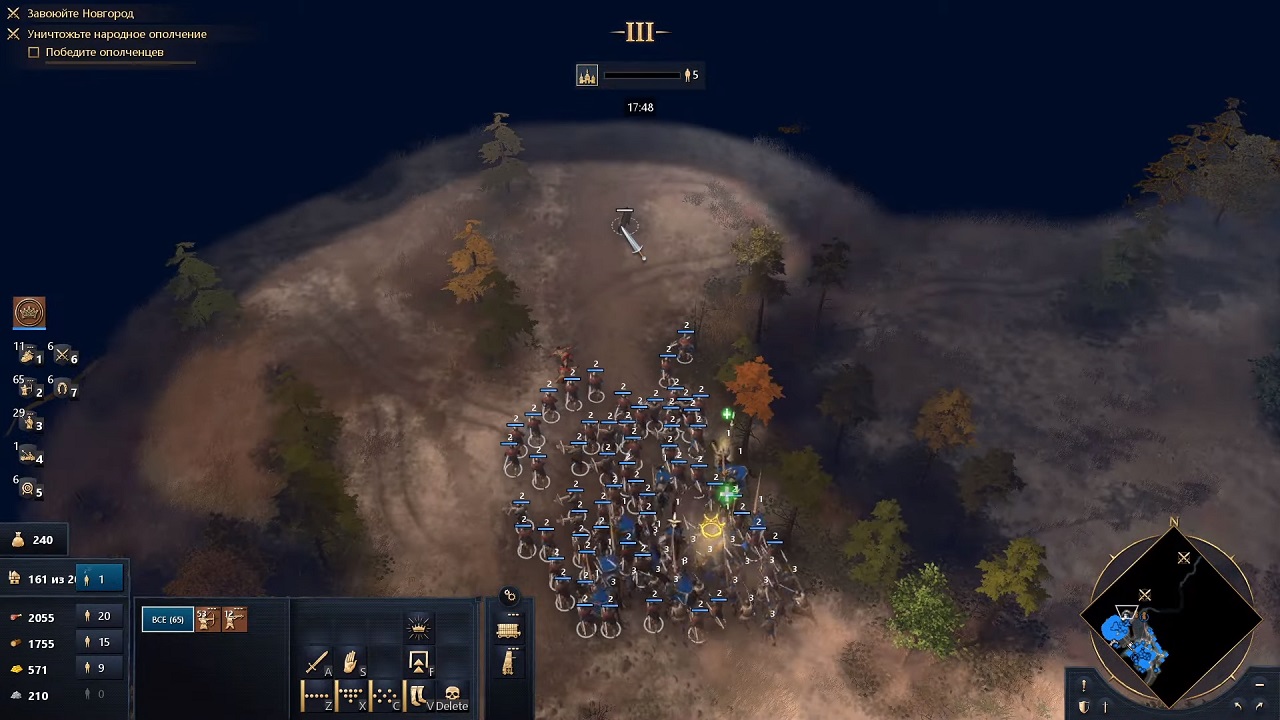Click the villager training progress bar at top
The image size is (1280, 720).
(641, 74)
